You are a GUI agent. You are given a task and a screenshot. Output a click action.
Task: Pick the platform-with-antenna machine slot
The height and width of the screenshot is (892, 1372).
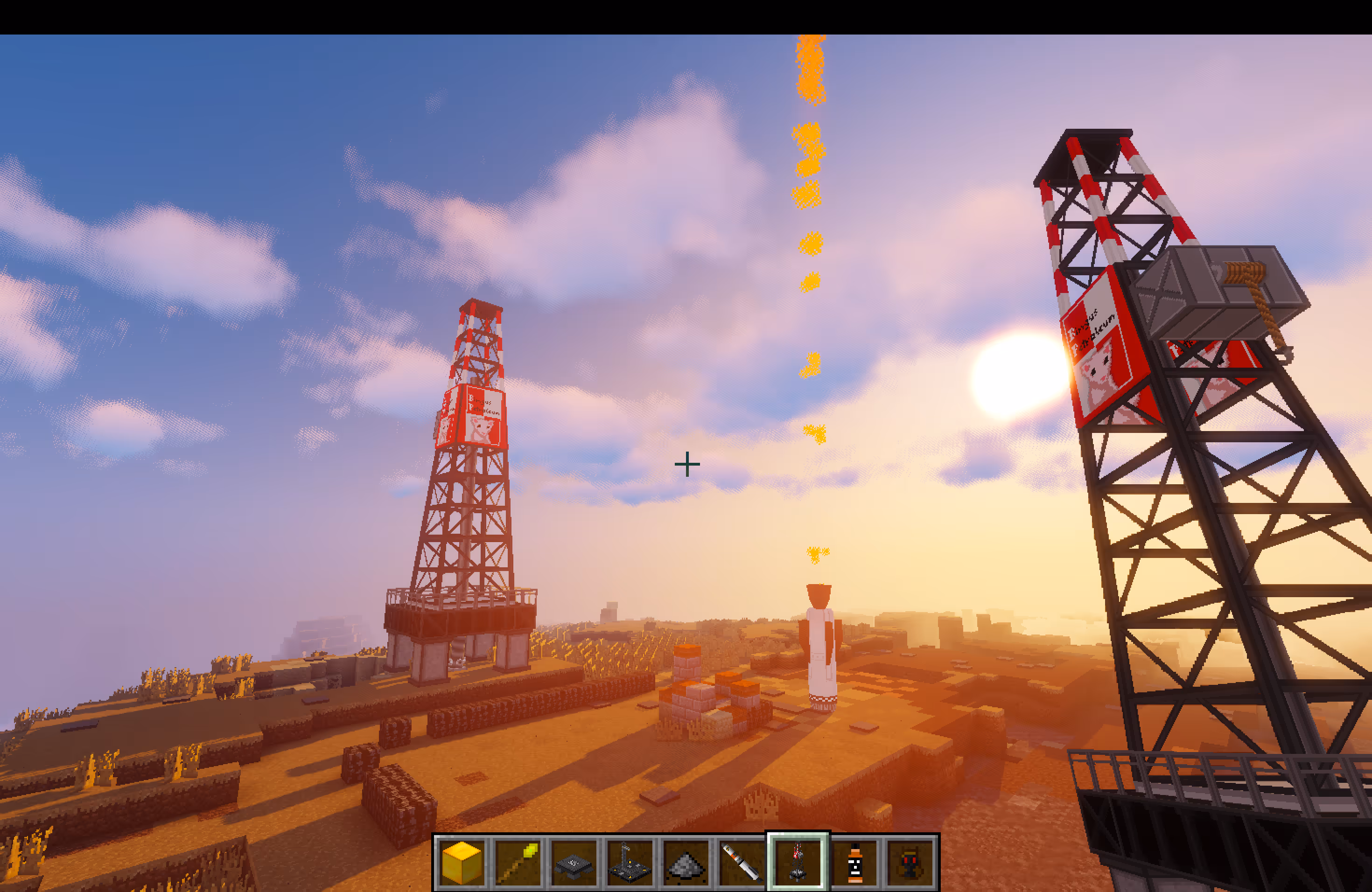629,862
